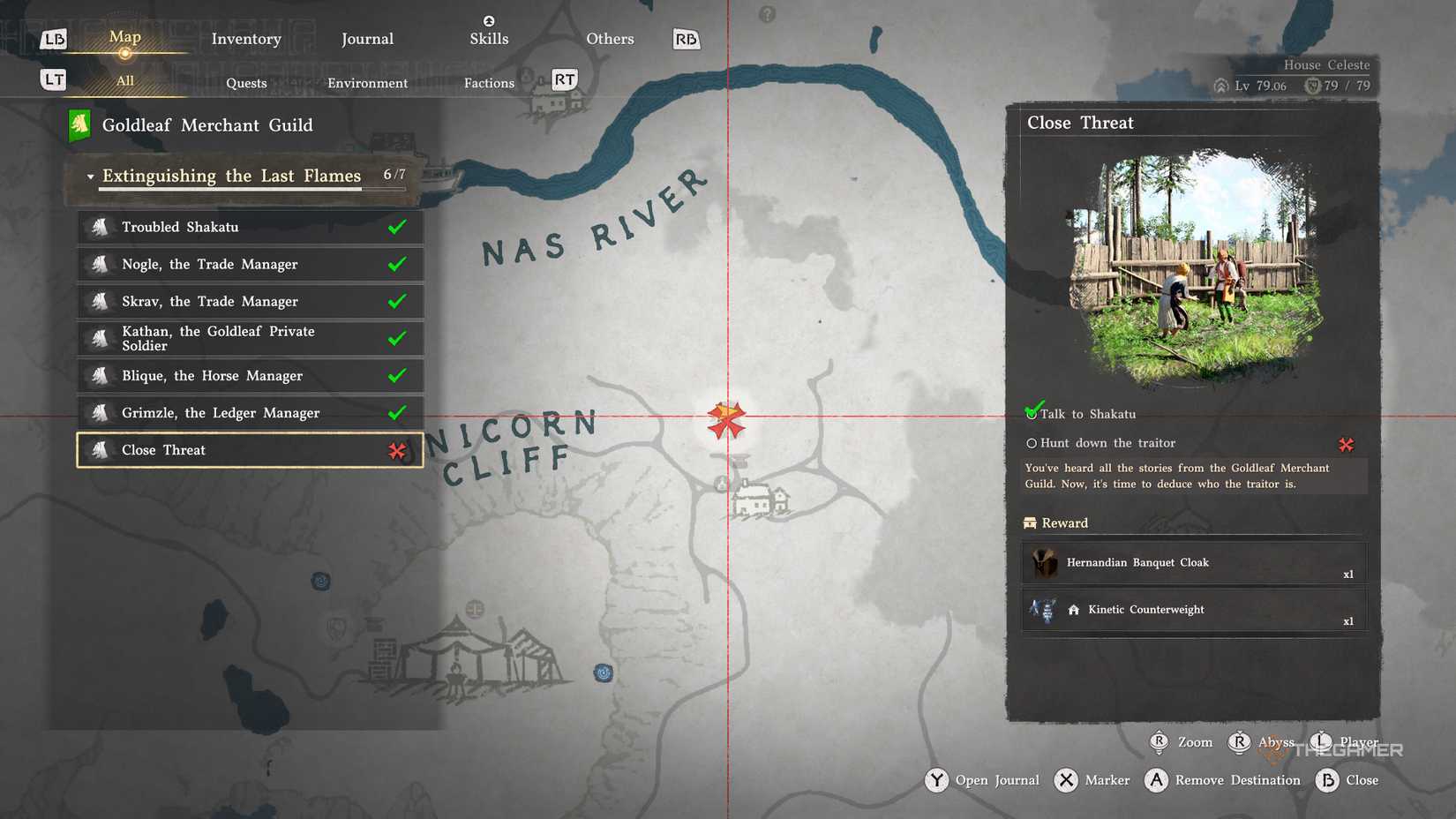Click the Open Journal button
Screen dimensions: 1456x819
(x=937, y=780)
